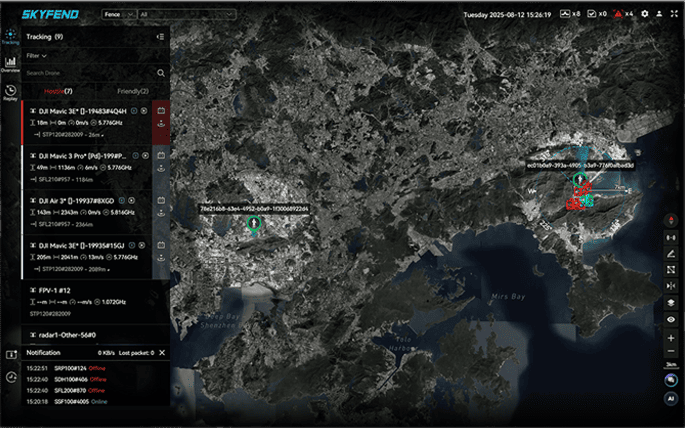Viewport: 685px width, 428px height.
Task: Close the Notification panel
Action: (x=162, y=353)
